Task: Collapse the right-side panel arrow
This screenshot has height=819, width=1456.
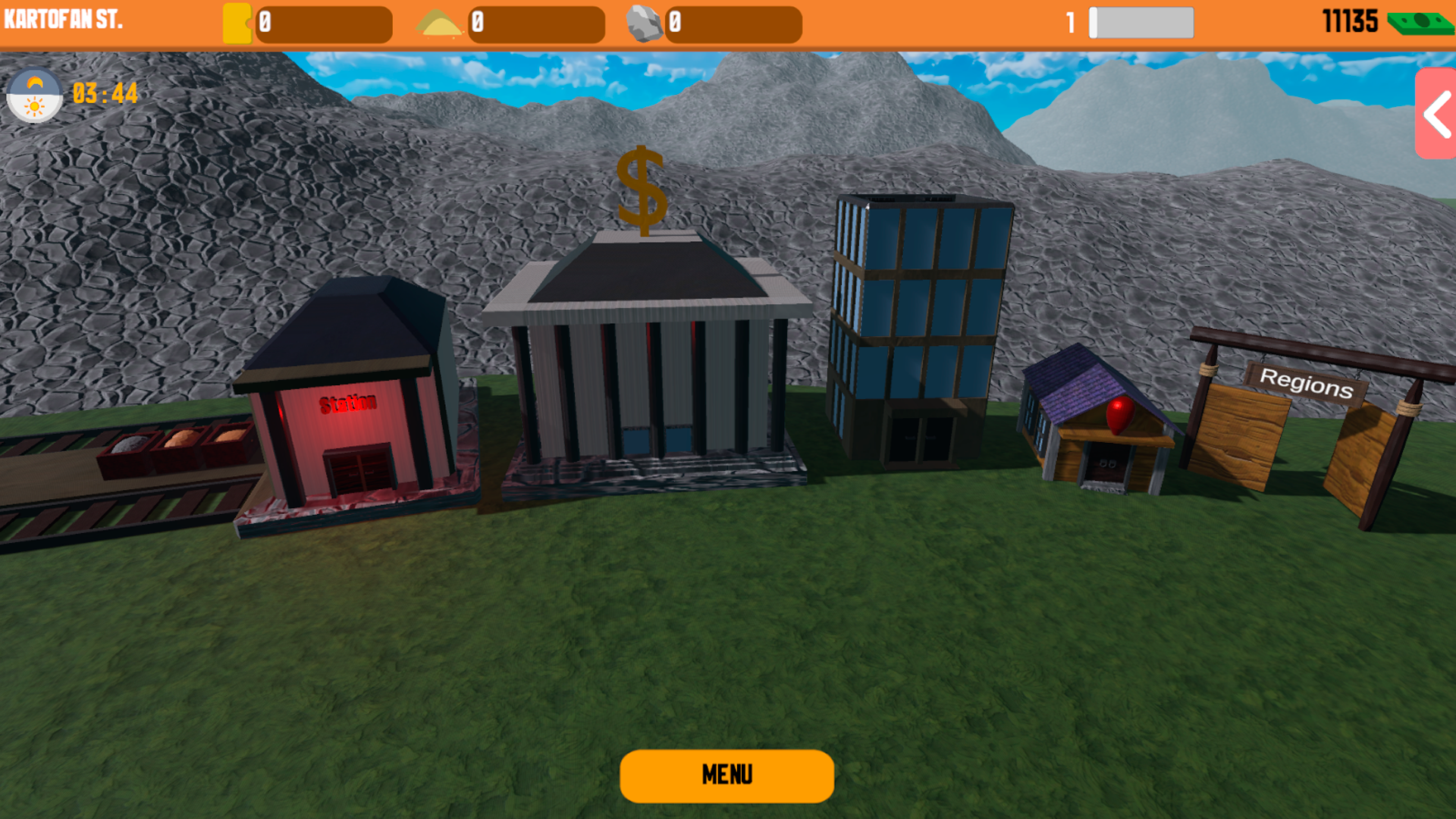Action: tap(1436, 115)
